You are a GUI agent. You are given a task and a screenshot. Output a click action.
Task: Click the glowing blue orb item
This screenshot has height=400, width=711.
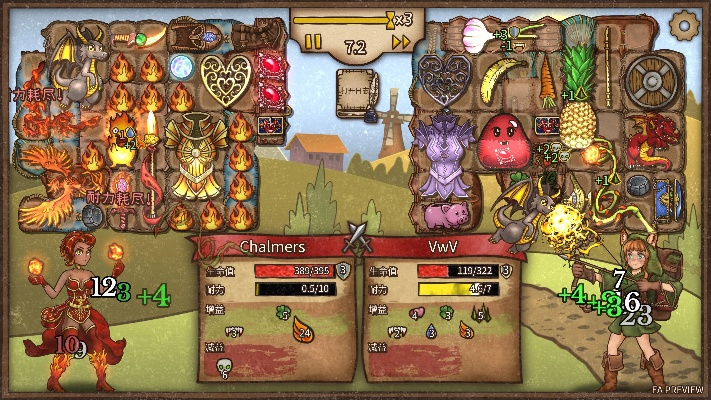coord(180,68)
